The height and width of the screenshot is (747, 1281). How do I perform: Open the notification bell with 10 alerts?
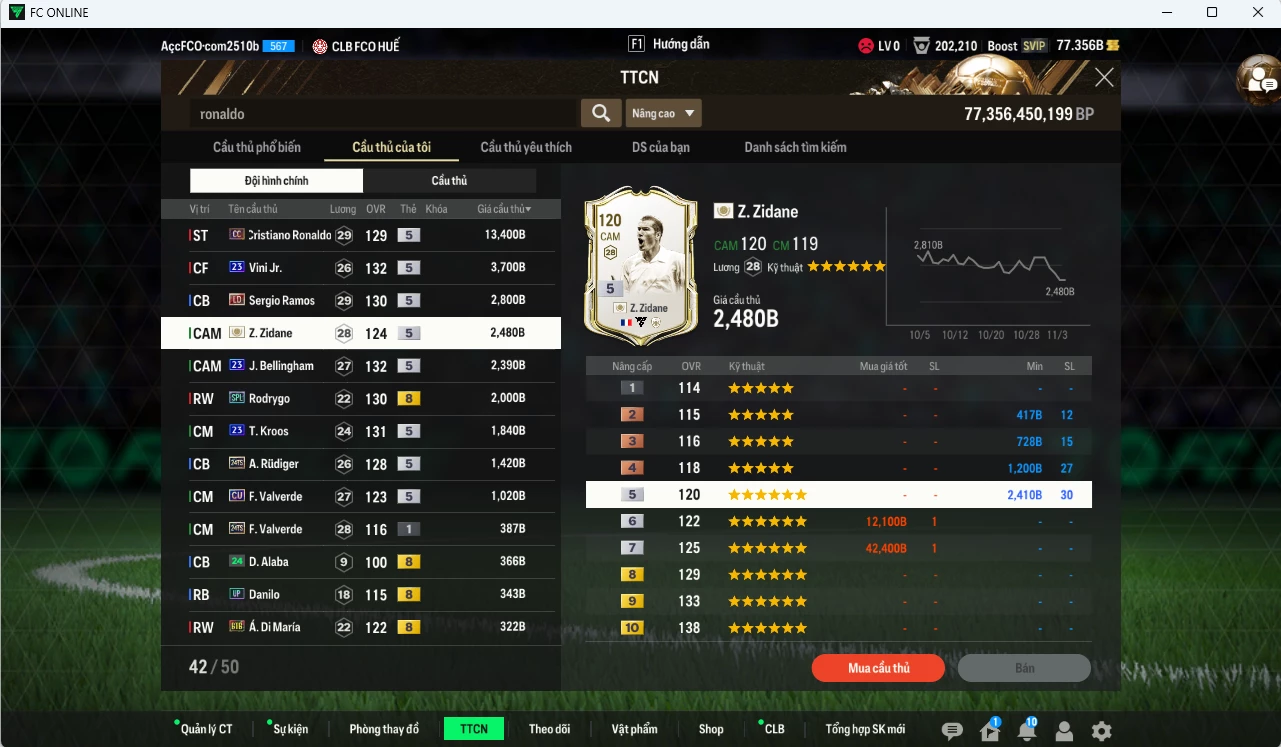point(1028,733)
